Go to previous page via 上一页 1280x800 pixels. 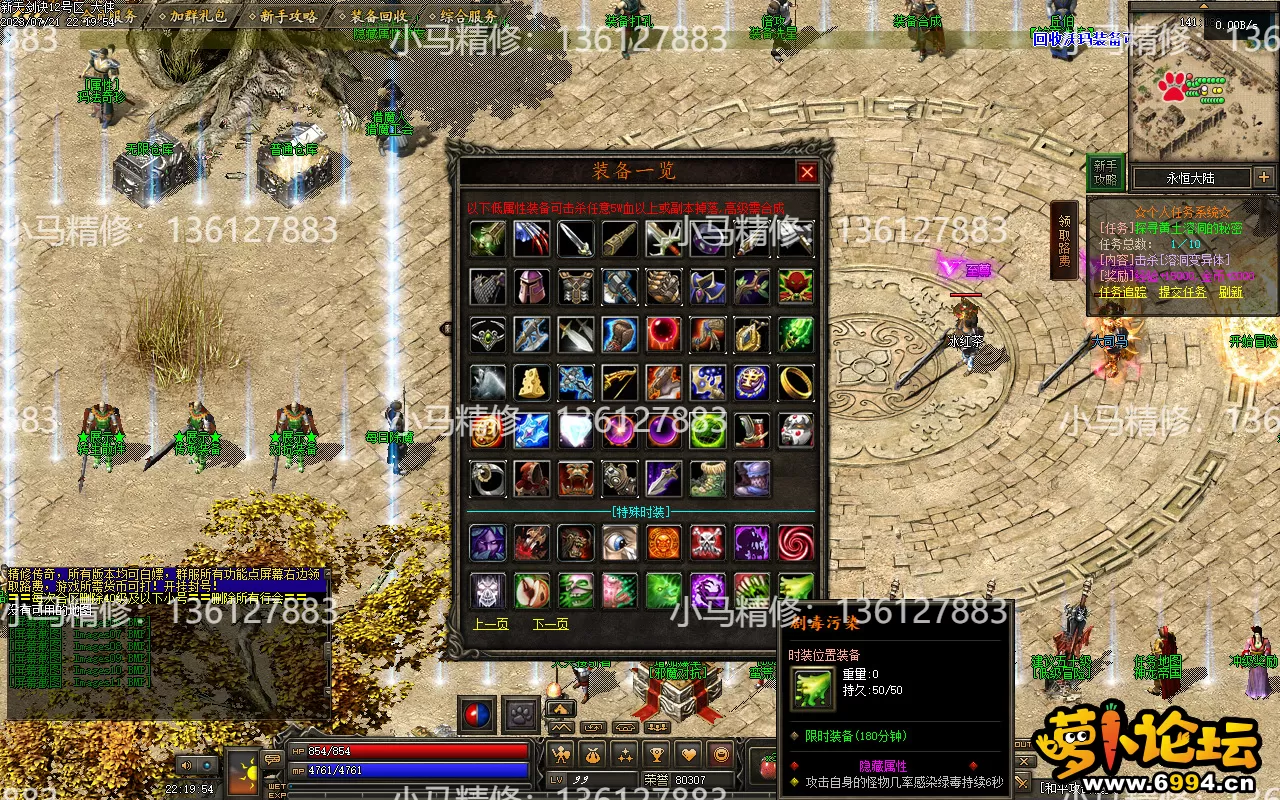tap(491, 624)
